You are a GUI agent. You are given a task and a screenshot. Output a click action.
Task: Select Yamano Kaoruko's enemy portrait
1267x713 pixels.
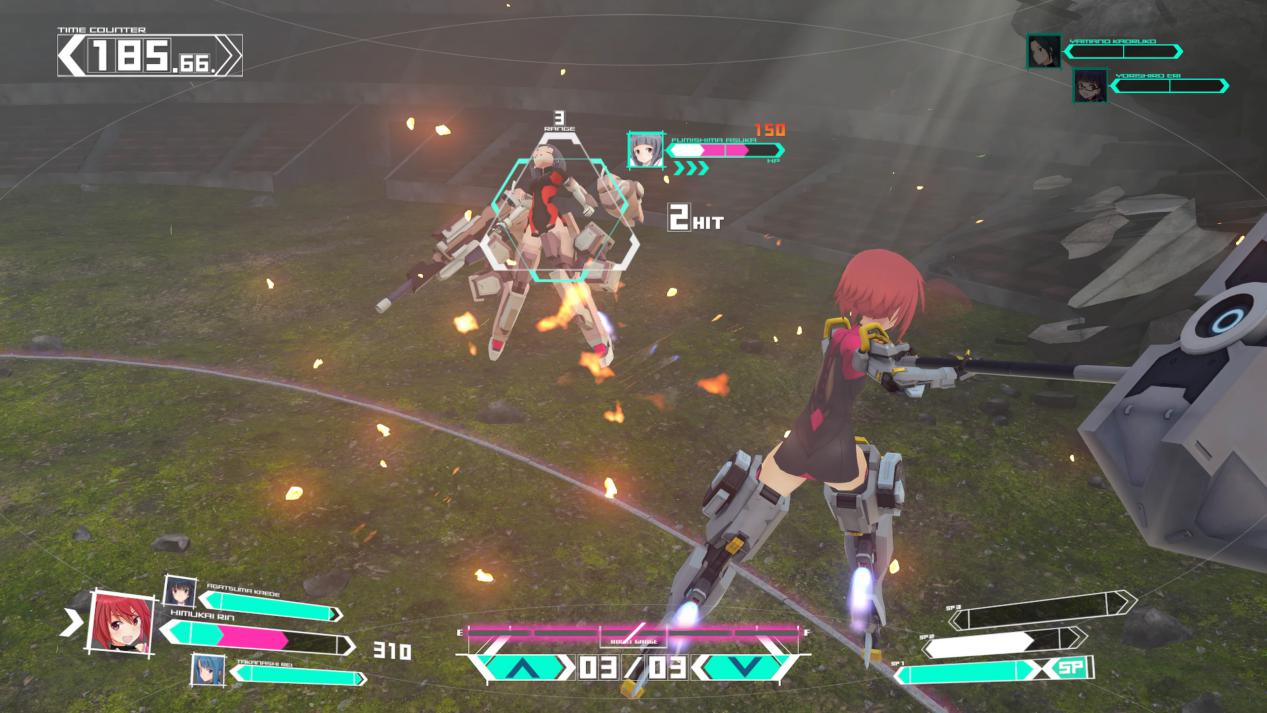(1043, 51)
